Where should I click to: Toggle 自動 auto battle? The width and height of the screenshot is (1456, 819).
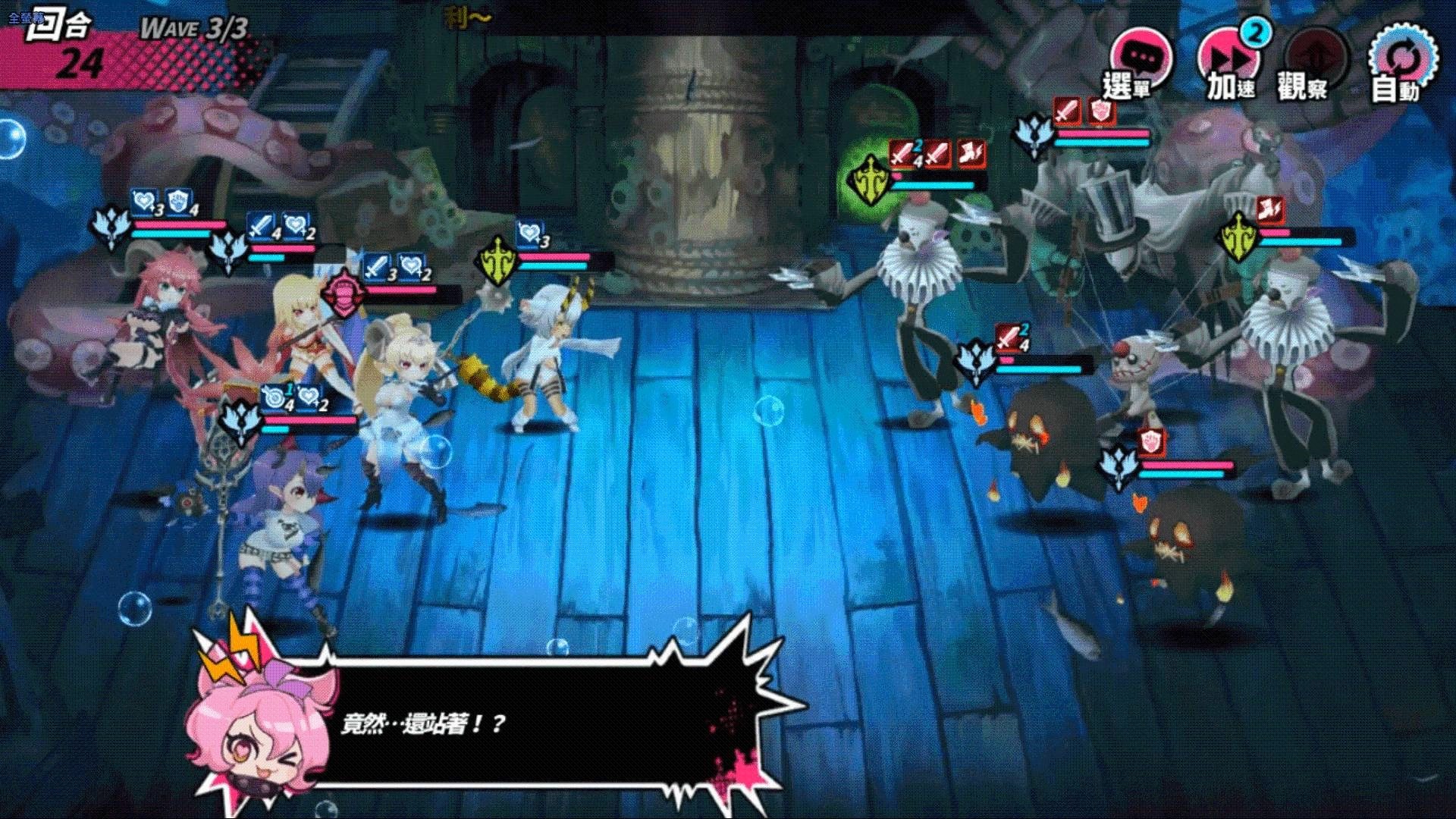(x=1401, y=64)
